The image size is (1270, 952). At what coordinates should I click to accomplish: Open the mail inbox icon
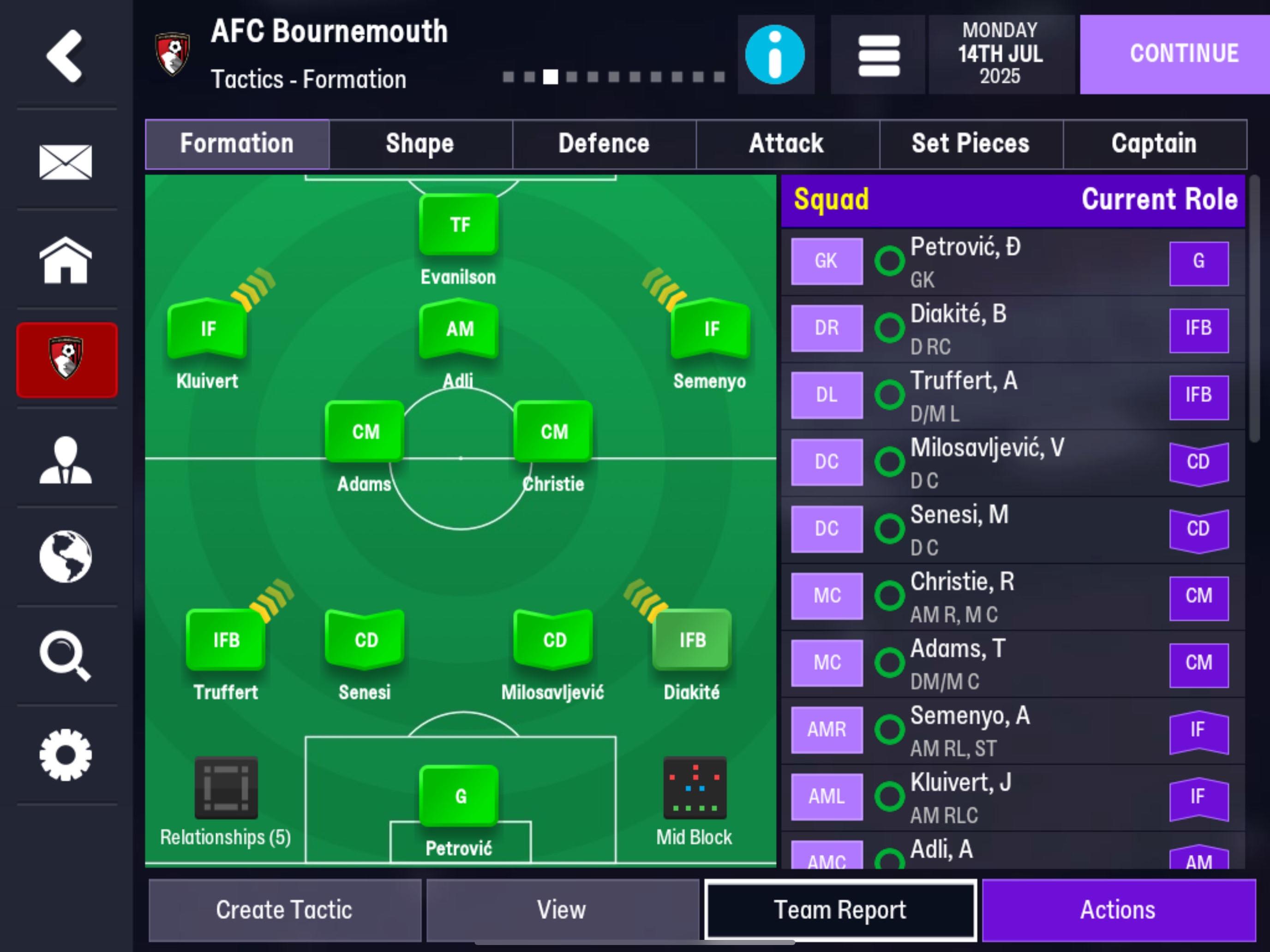(66, 162)
